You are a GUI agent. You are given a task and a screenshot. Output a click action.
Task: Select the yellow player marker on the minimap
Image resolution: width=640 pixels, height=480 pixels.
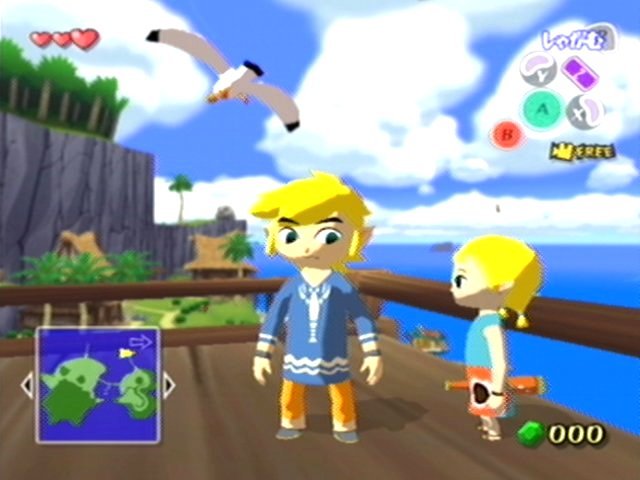(x=127, y=352)
